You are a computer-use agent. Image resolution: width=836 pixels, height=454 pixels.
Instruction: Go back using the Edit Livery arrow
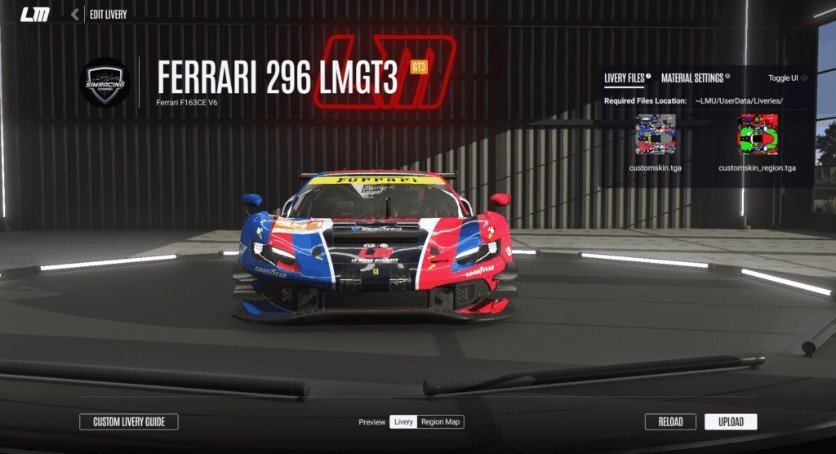pos(75,14)
